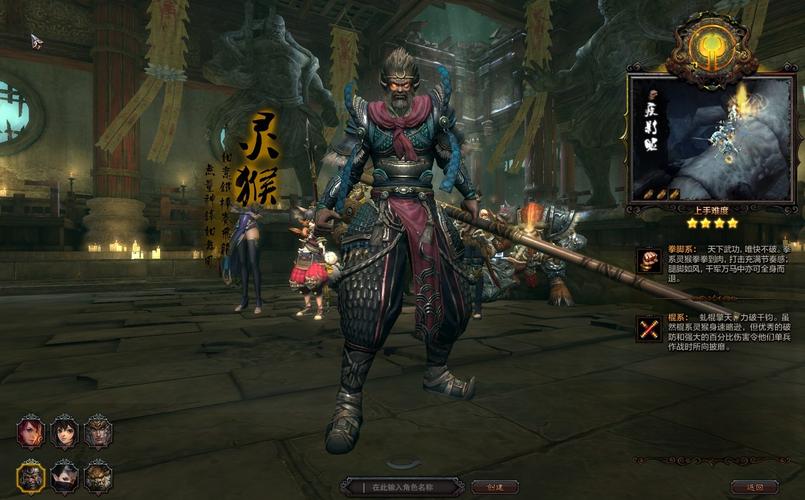Select the lion-faced beast character portrait
This screenshot has width=805, height=500.
(98, 476)
